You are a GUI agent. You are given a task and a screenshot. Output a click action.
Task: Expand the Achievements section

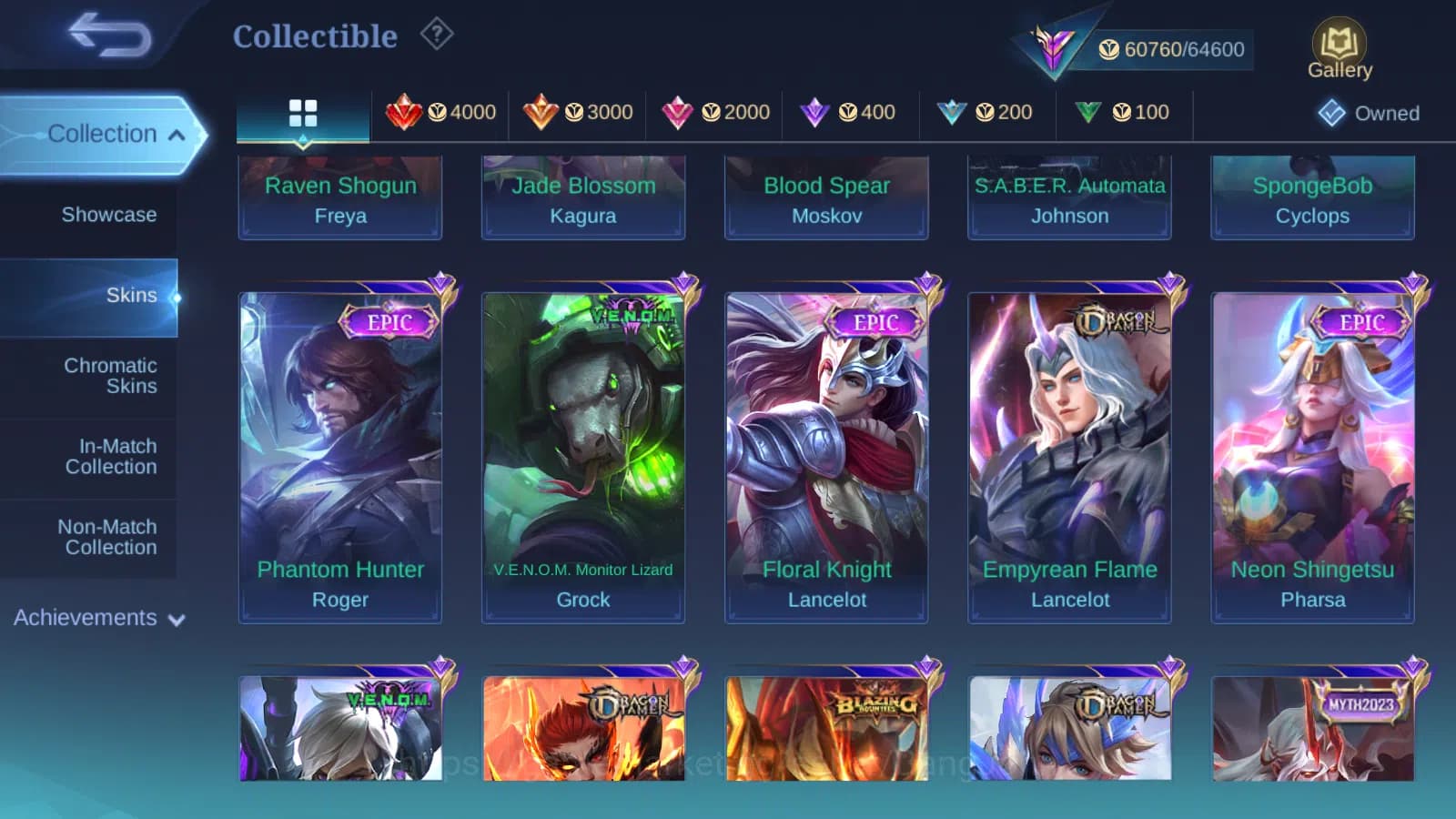pos(96,617)
